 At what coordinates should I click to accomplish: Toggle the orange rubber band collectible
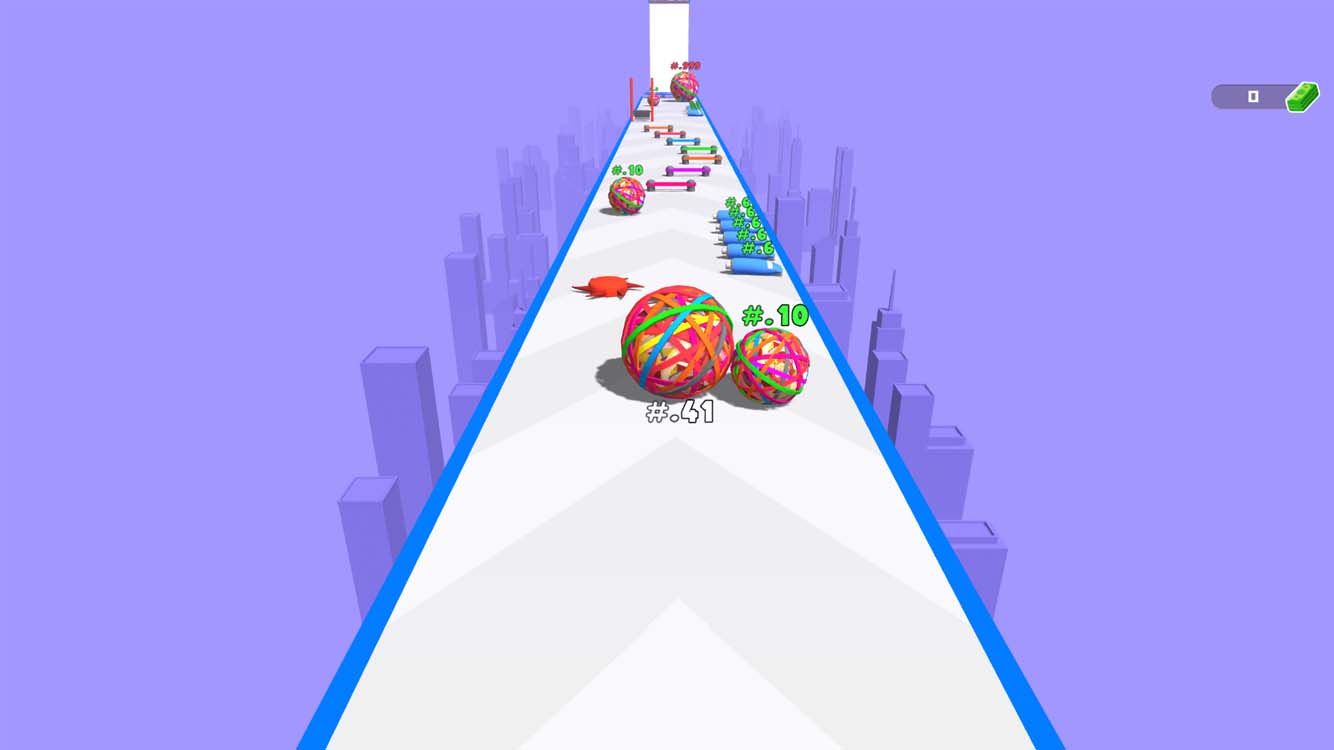pos(700,157)
